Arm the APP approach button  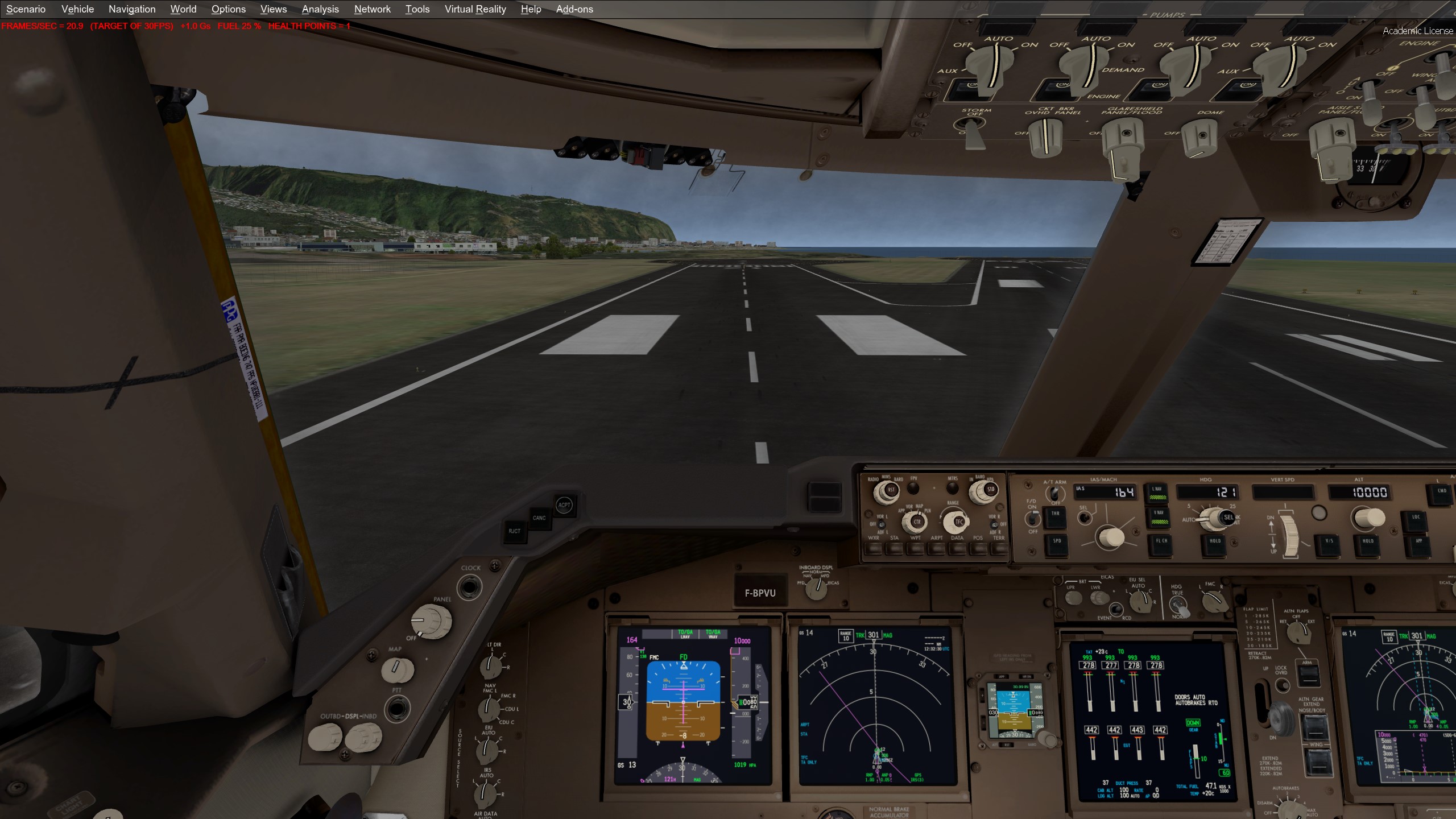pos(1418,542)
